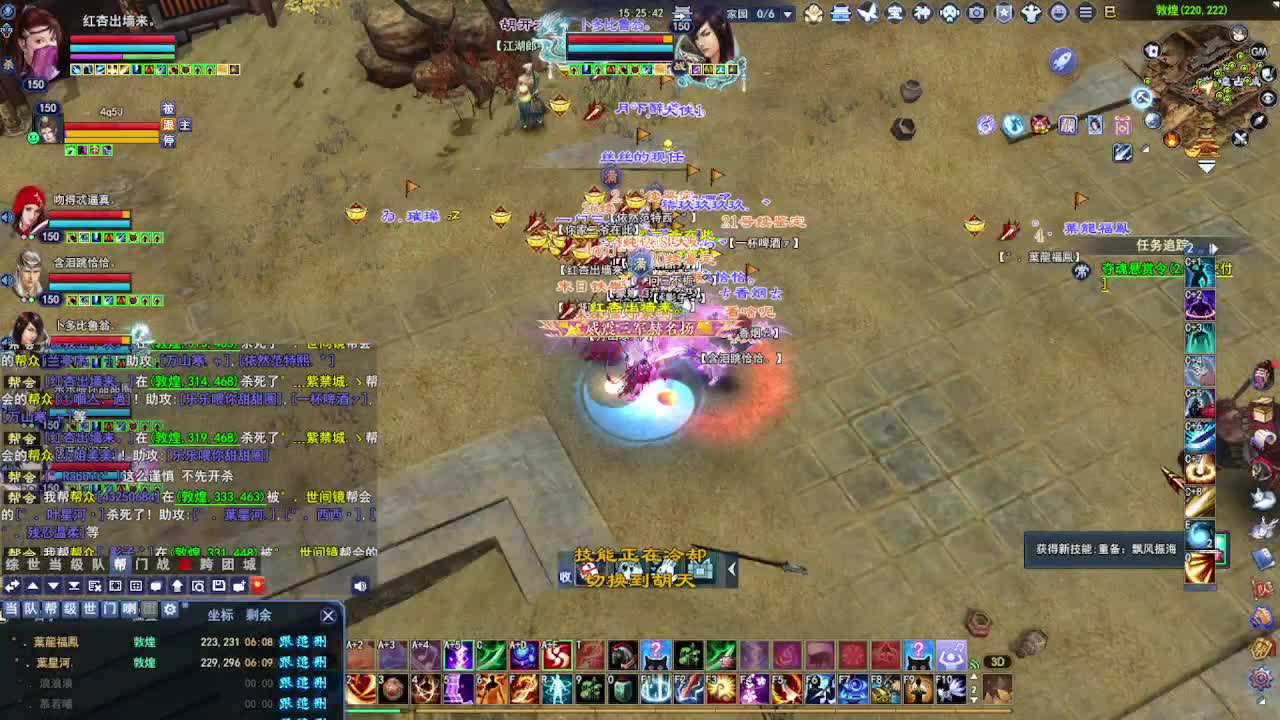The image size is (1280, 720).
Task: Select the butterfly wings icon on the top bar
Action: click(x=867, y=14)
